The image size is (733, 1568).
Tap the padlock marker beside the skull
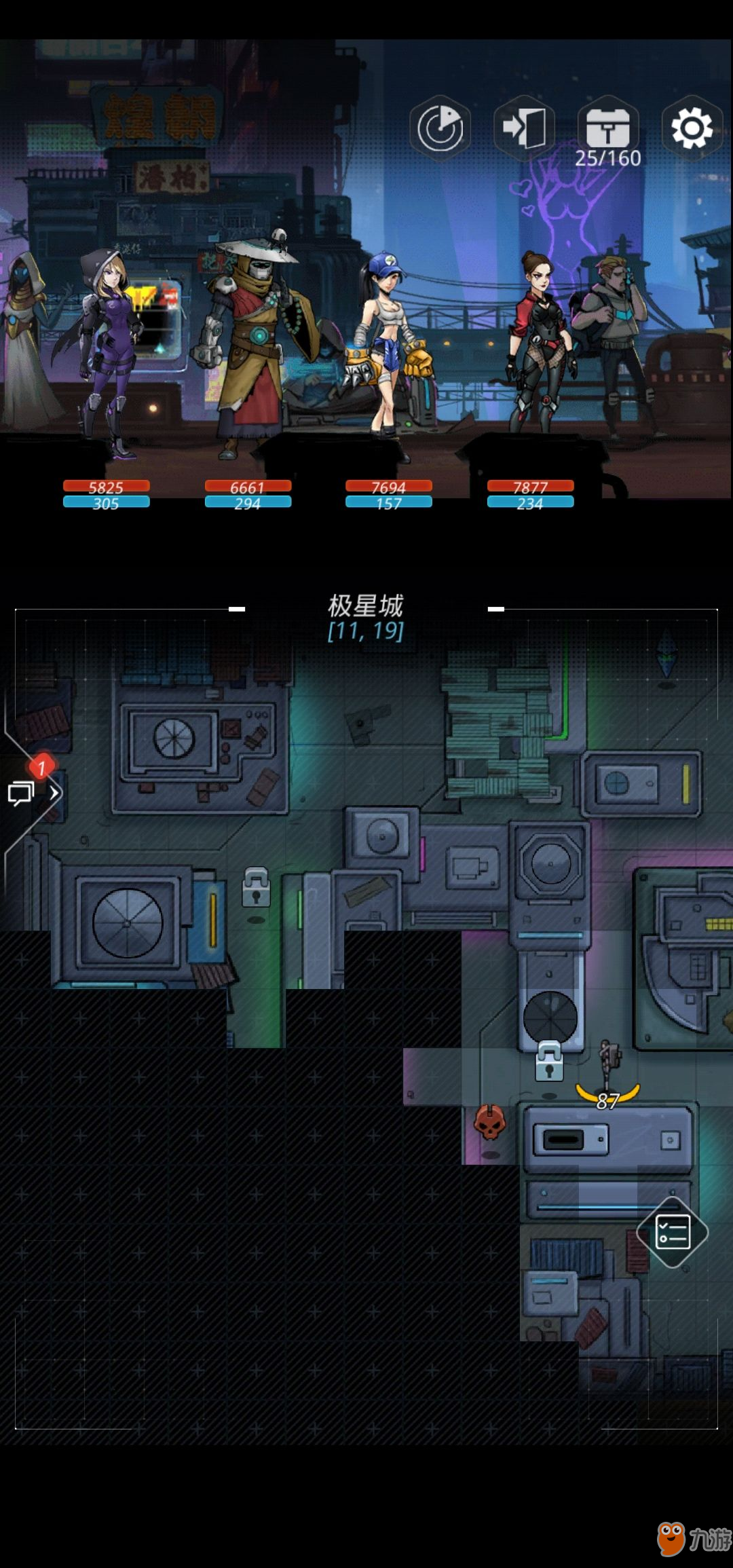(549, 1062)
